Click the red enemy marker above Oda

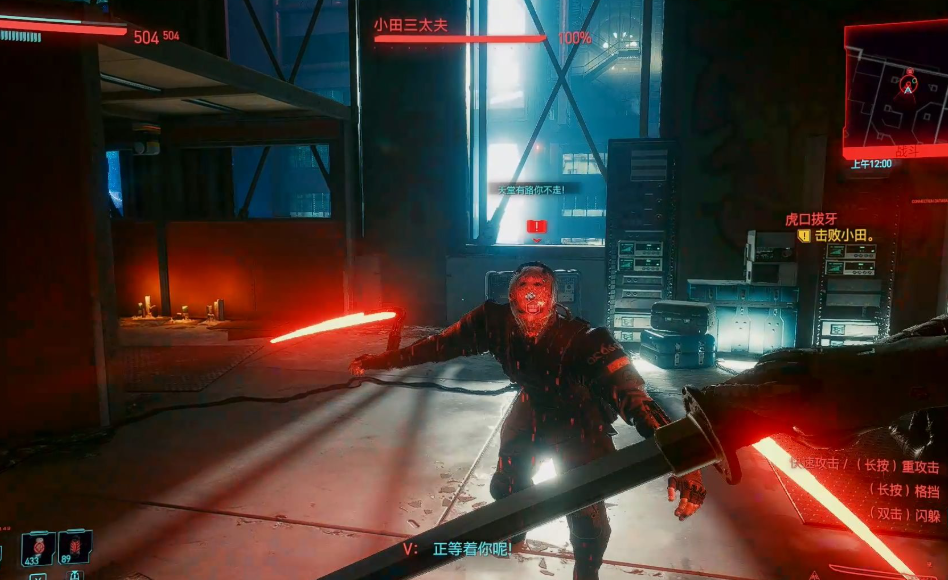click(x=537, y=228)
